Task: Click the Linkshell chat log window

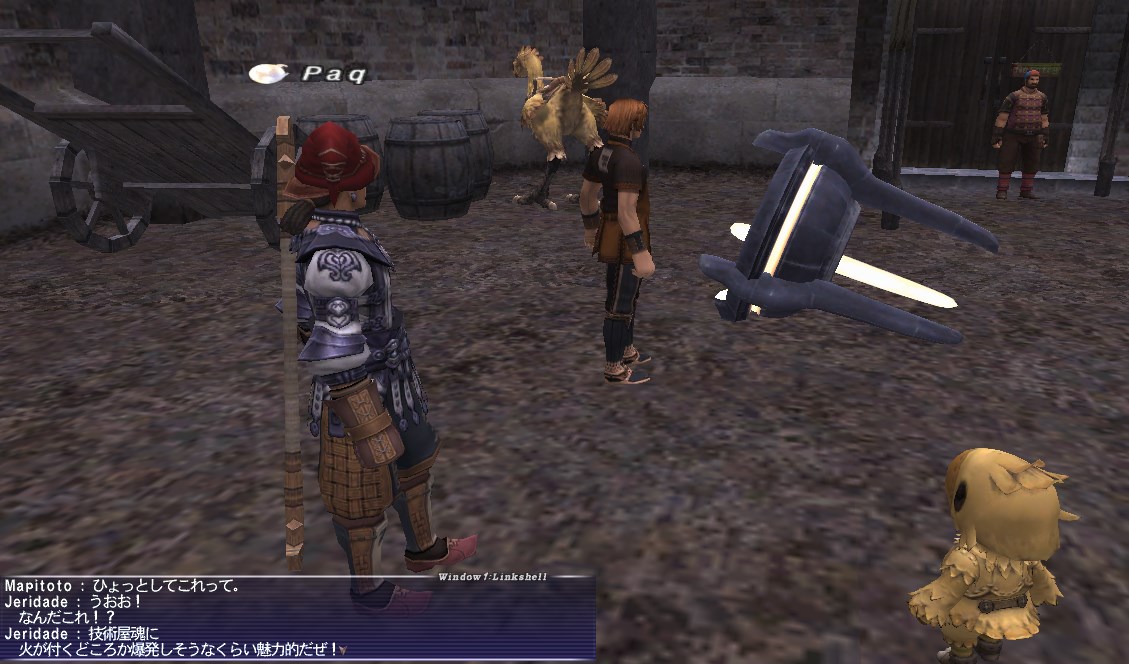Action: click(x=298, y=618)
